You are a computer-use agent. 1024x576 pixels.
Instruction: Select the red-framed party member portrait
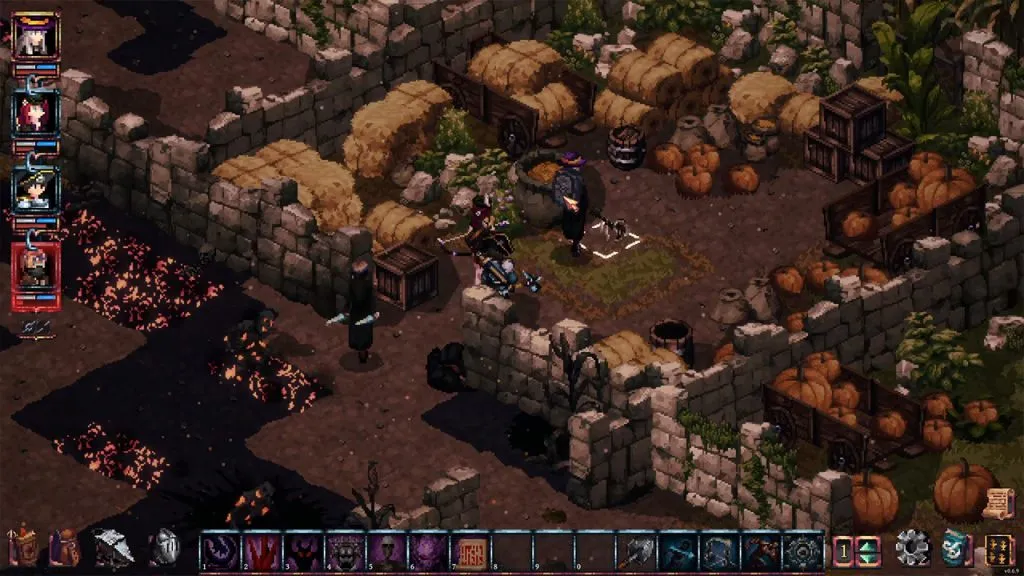36,267
